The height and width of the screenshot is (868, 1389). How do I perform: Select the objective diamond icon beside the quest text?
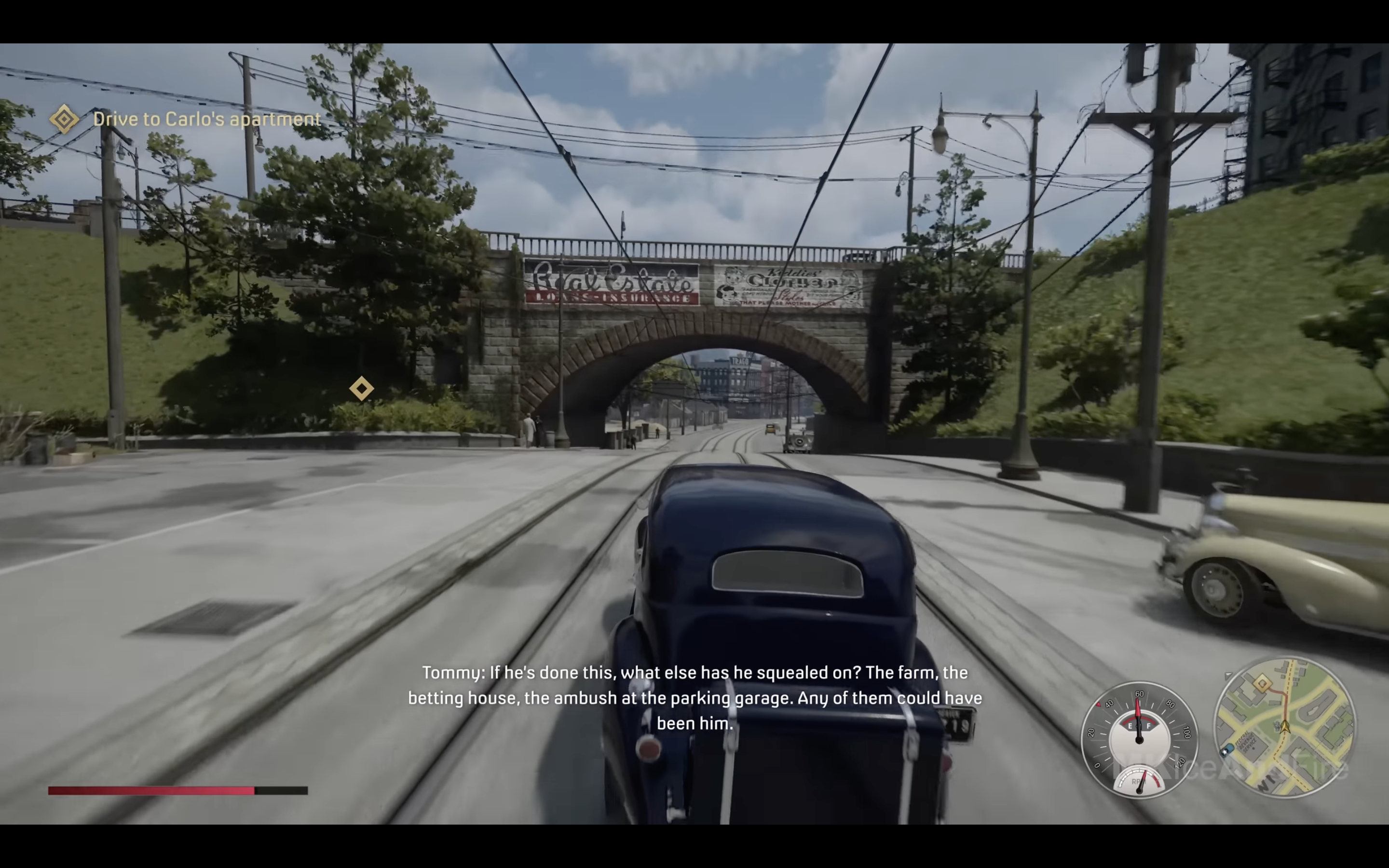[64, 120]
